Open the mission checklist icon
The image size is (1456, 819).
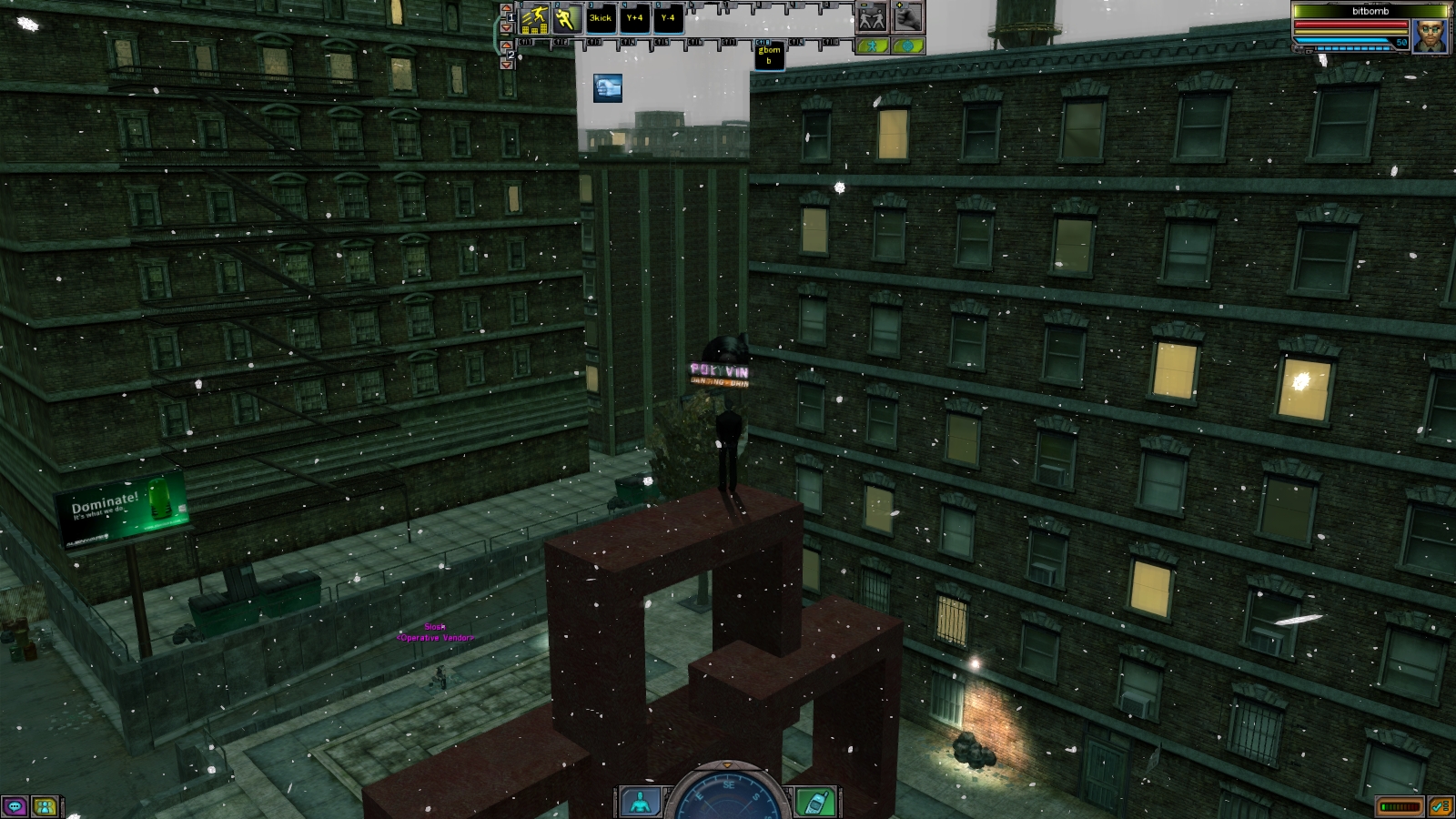pos(1440,806)
